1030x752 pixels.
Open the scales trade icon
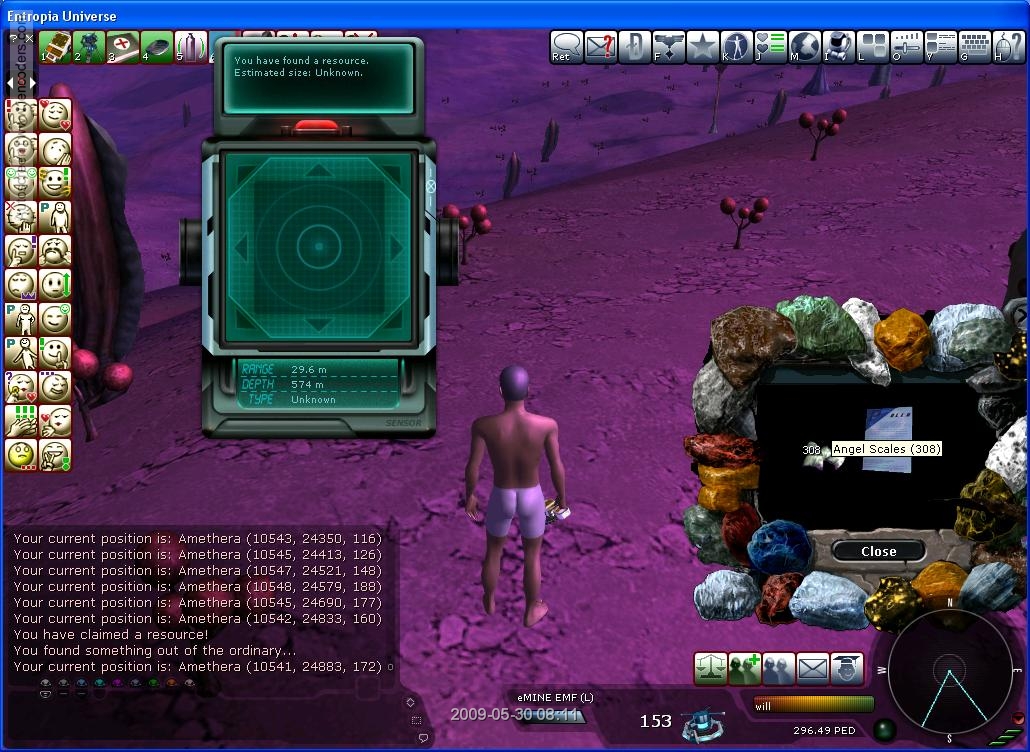tap(710, 668)
